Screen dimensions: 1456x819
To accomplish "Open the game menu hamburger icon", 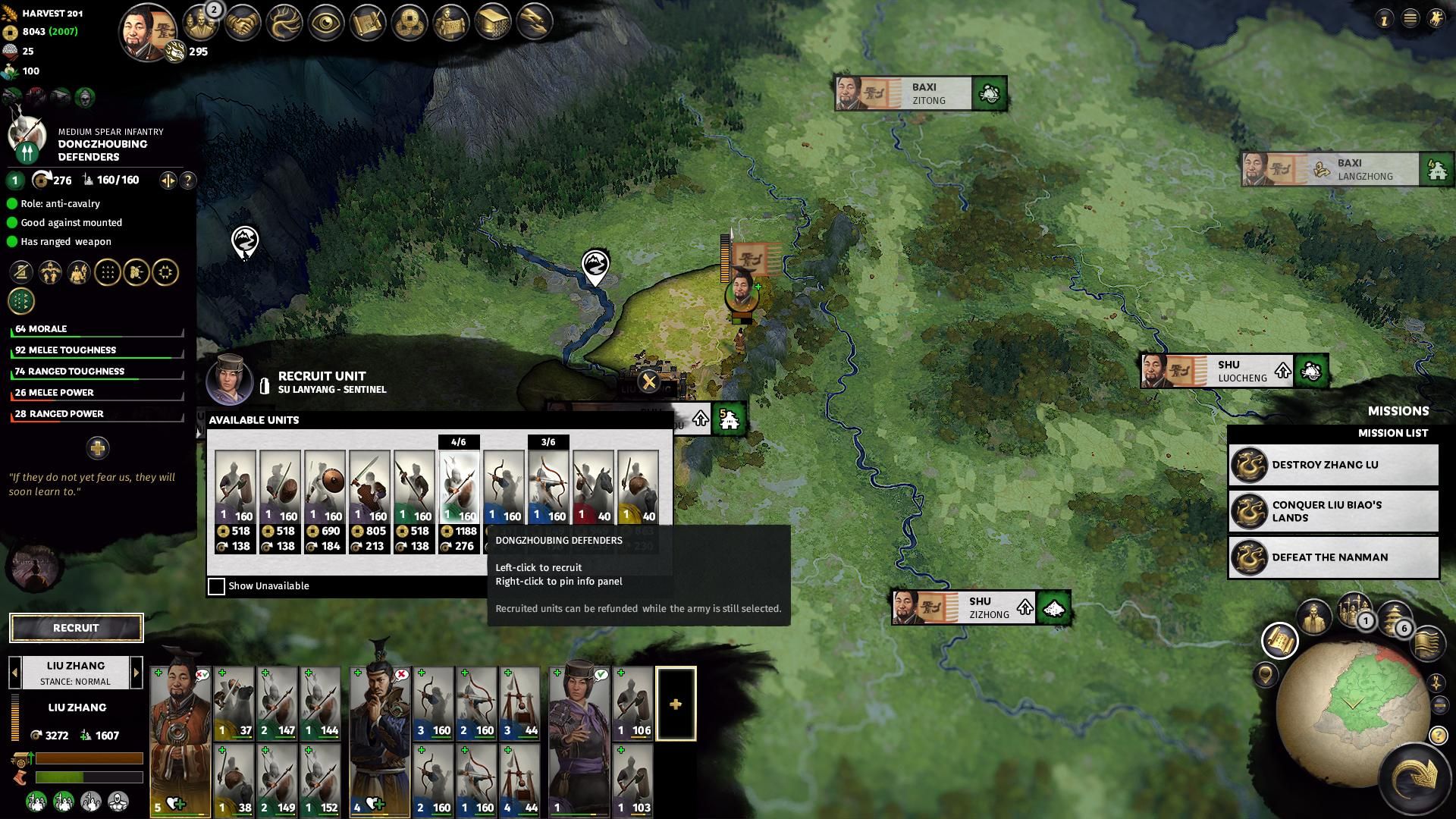I will click(1410, 19).
